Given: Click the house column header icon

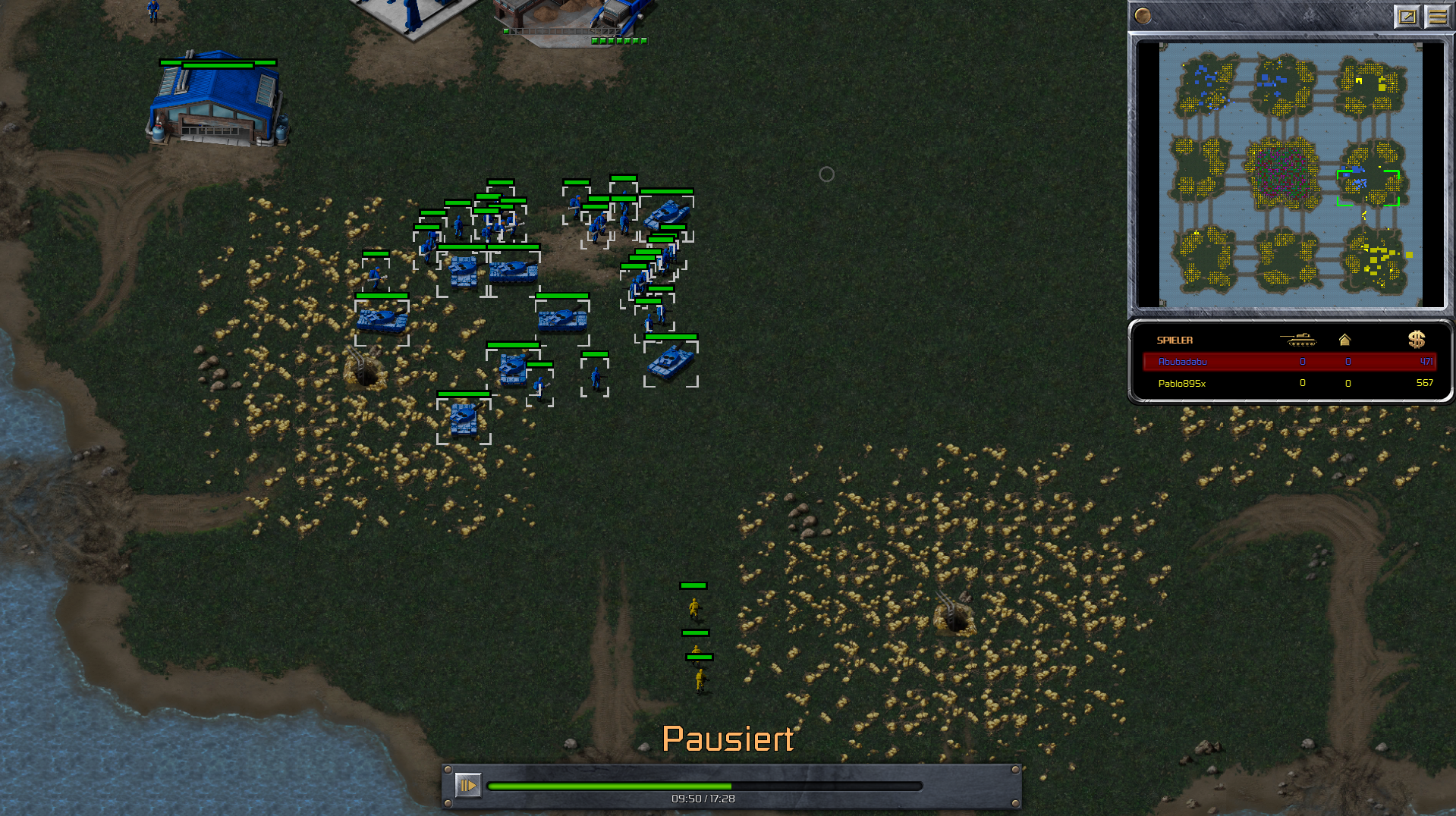Looking at the screenshot, I should pyautogui.click(x=1344, y=340).
